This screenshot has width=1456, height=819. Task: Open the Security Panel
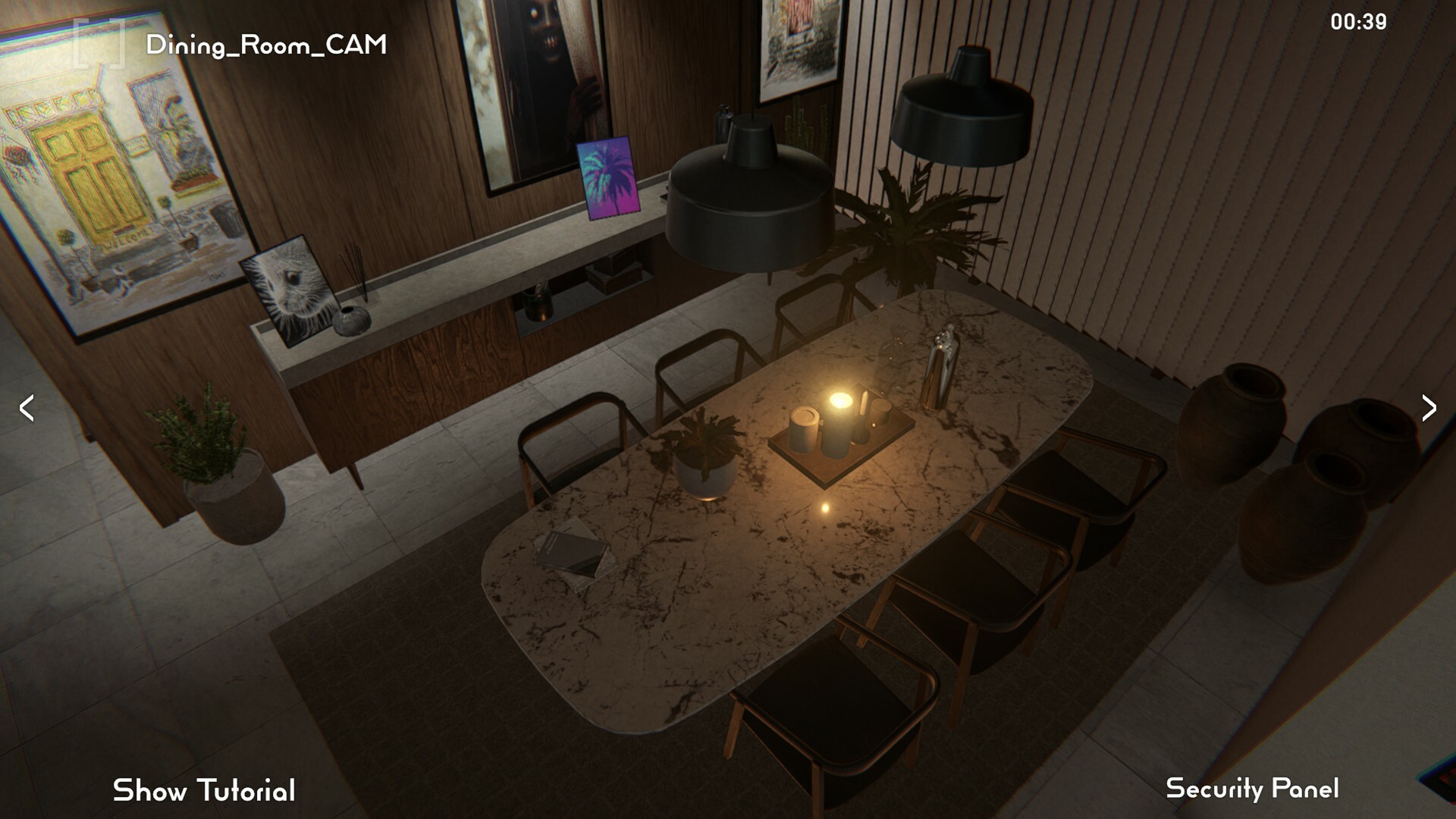pos(1253,791)
